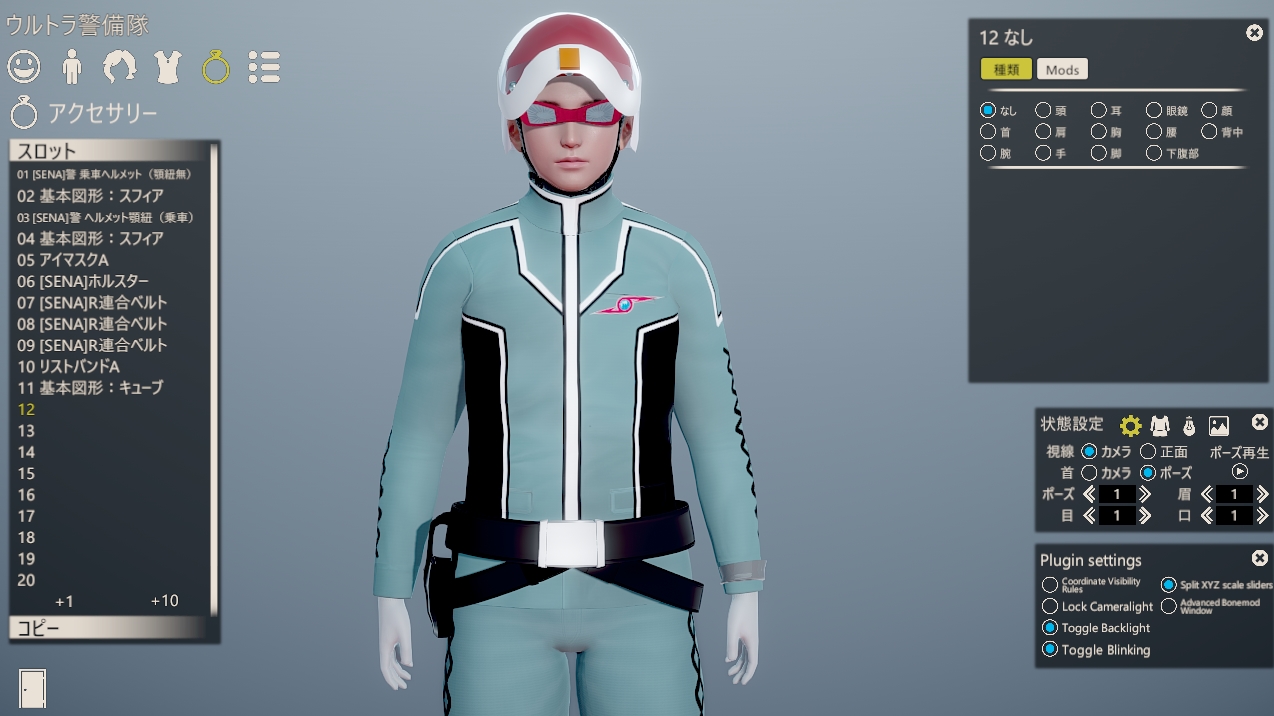Open the clothing category shirt icon
Screen dimensions: 1274x716
(168, 67)
